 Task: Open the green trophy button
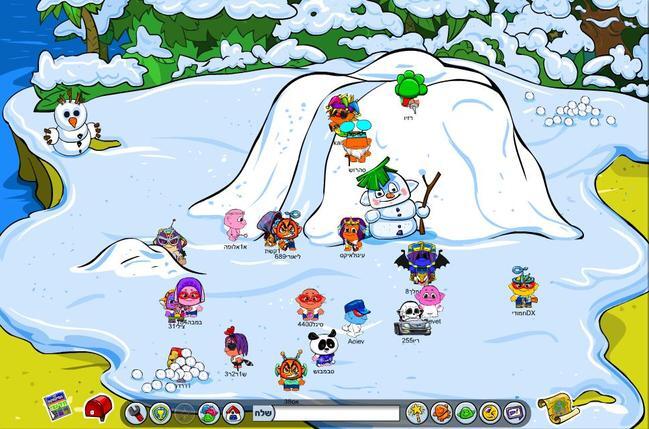(x=160, y=412)
